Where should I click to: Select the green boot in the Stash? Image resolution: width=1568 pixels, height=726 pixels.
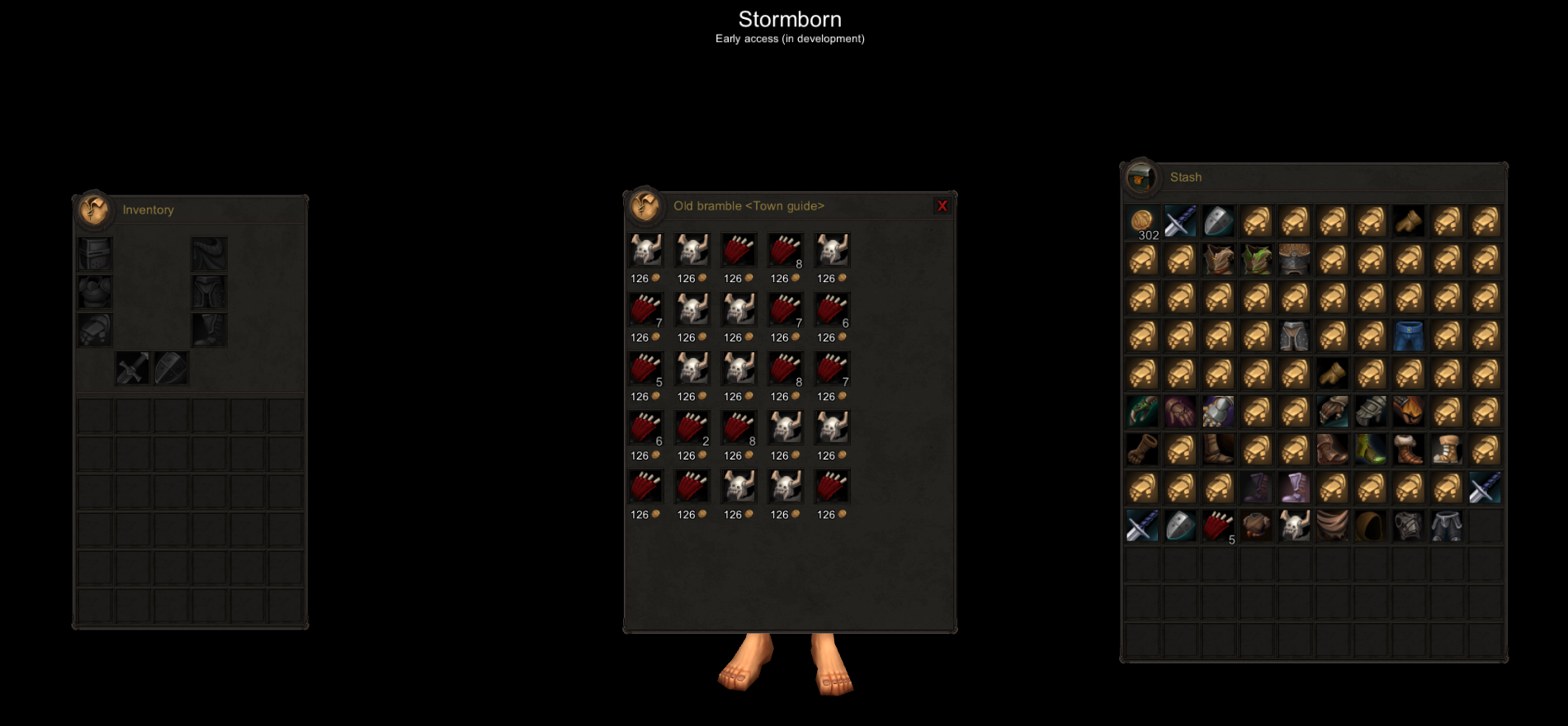(1370, 450)
